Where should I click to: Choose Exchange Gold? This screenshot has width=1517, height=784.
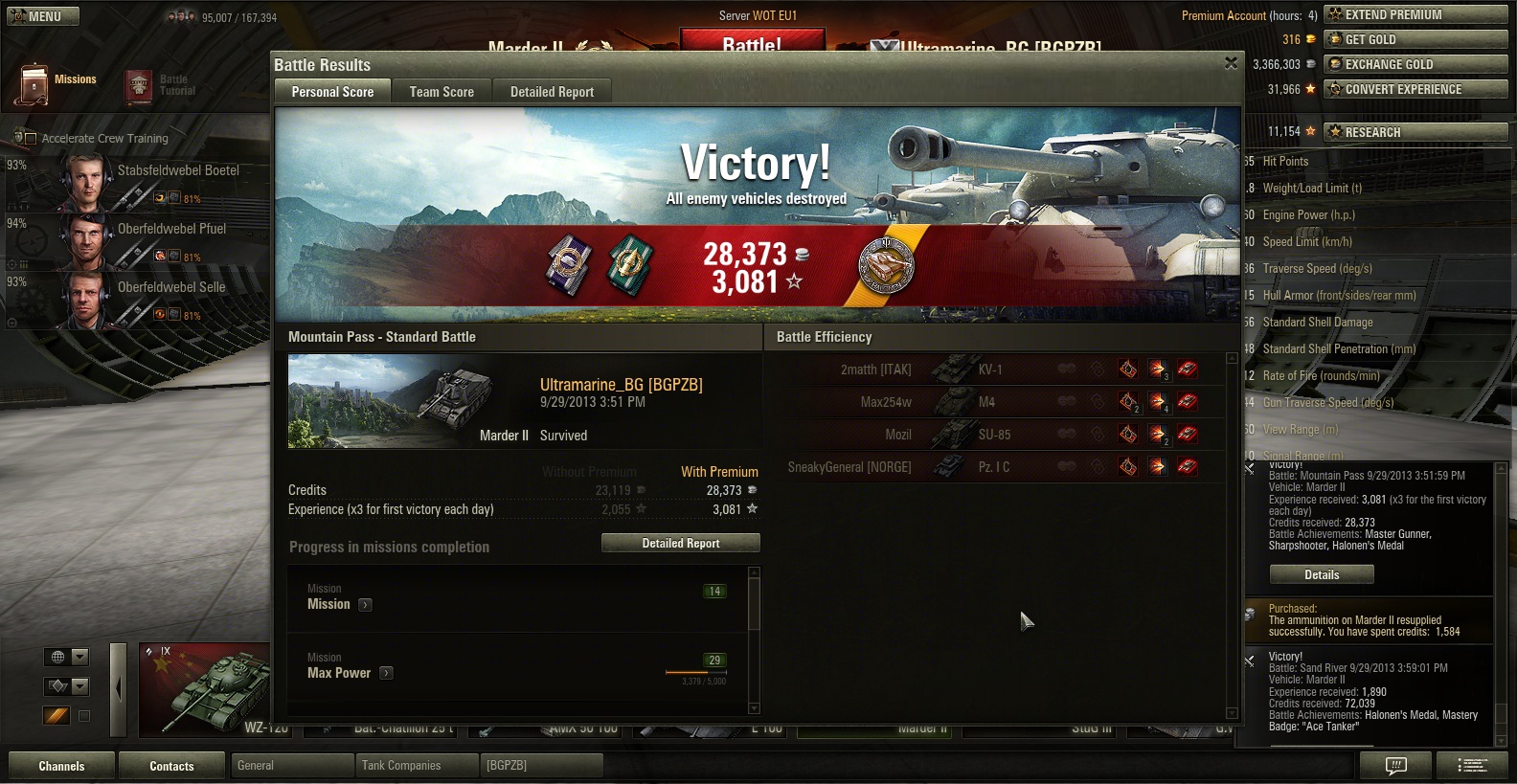1415,64
